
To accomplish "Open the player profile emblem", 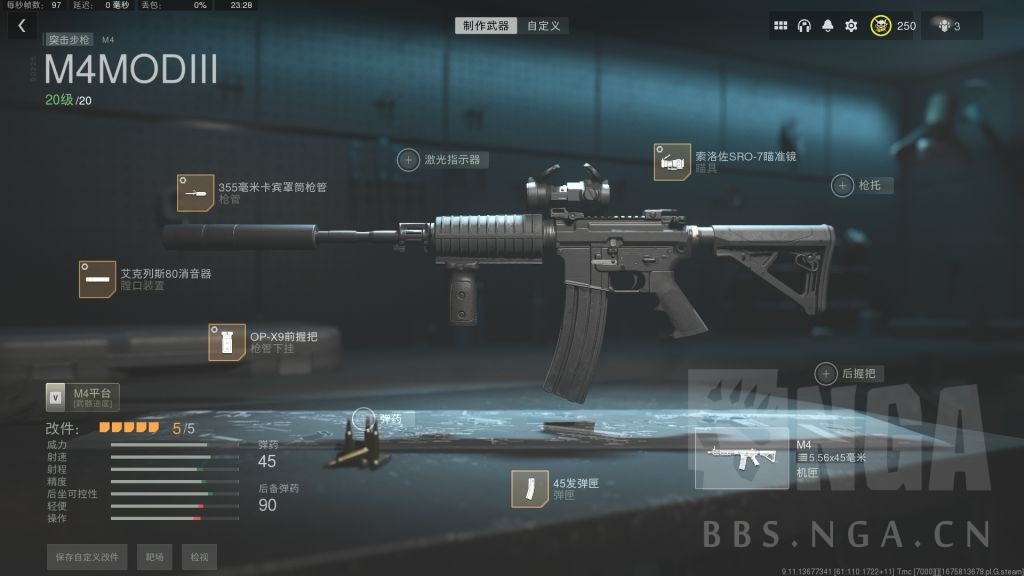I will point(881,26).
